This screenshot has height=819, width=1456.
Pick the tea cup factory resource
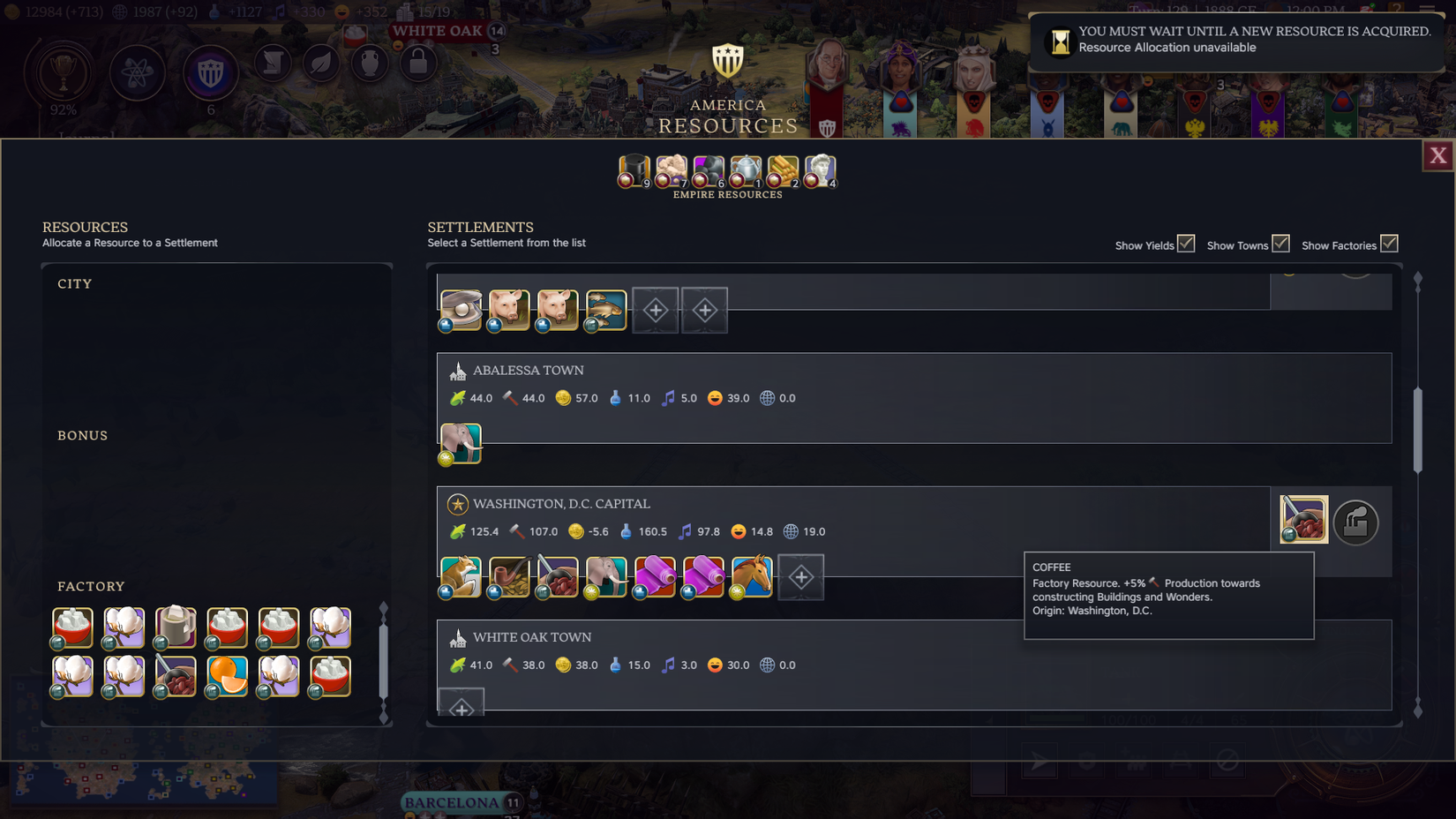[176, 627]
